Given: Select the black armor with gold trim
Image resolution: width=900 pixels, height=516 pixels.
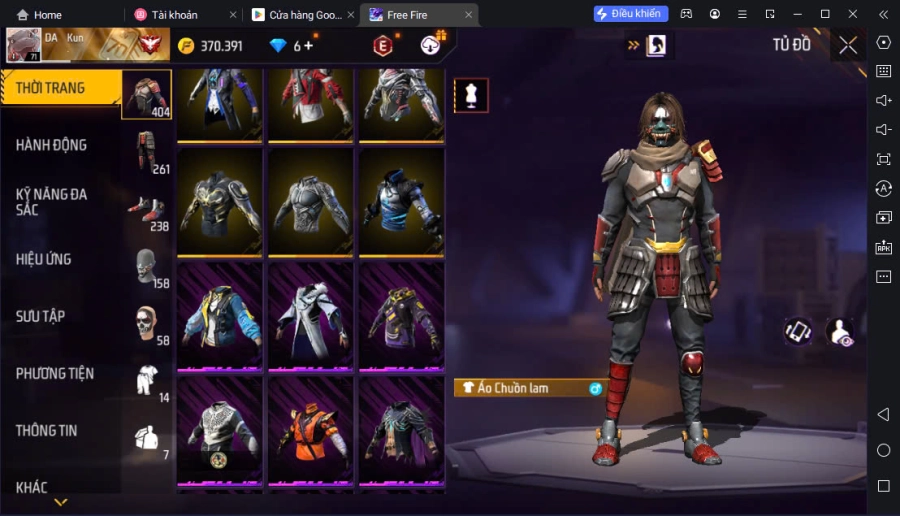Looking at the screenshot, I should point(221,202).
